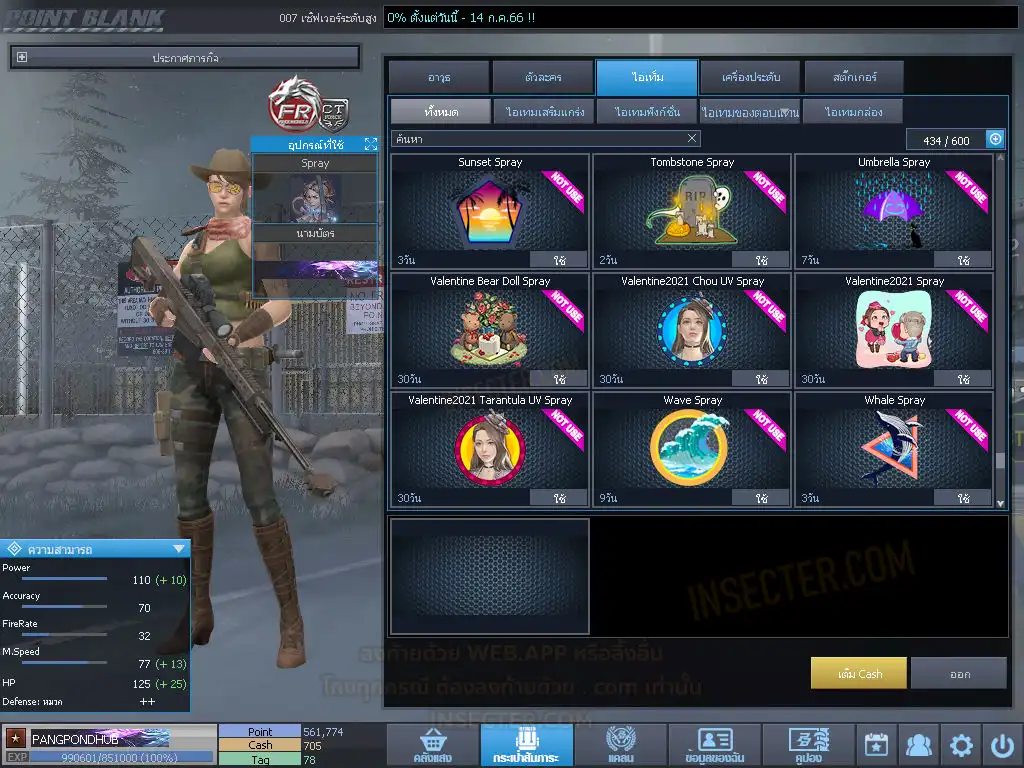This screenshot has width=1024, height=768.
Task: Pick the Whale Spray item
Action: [x=894, y=448]
